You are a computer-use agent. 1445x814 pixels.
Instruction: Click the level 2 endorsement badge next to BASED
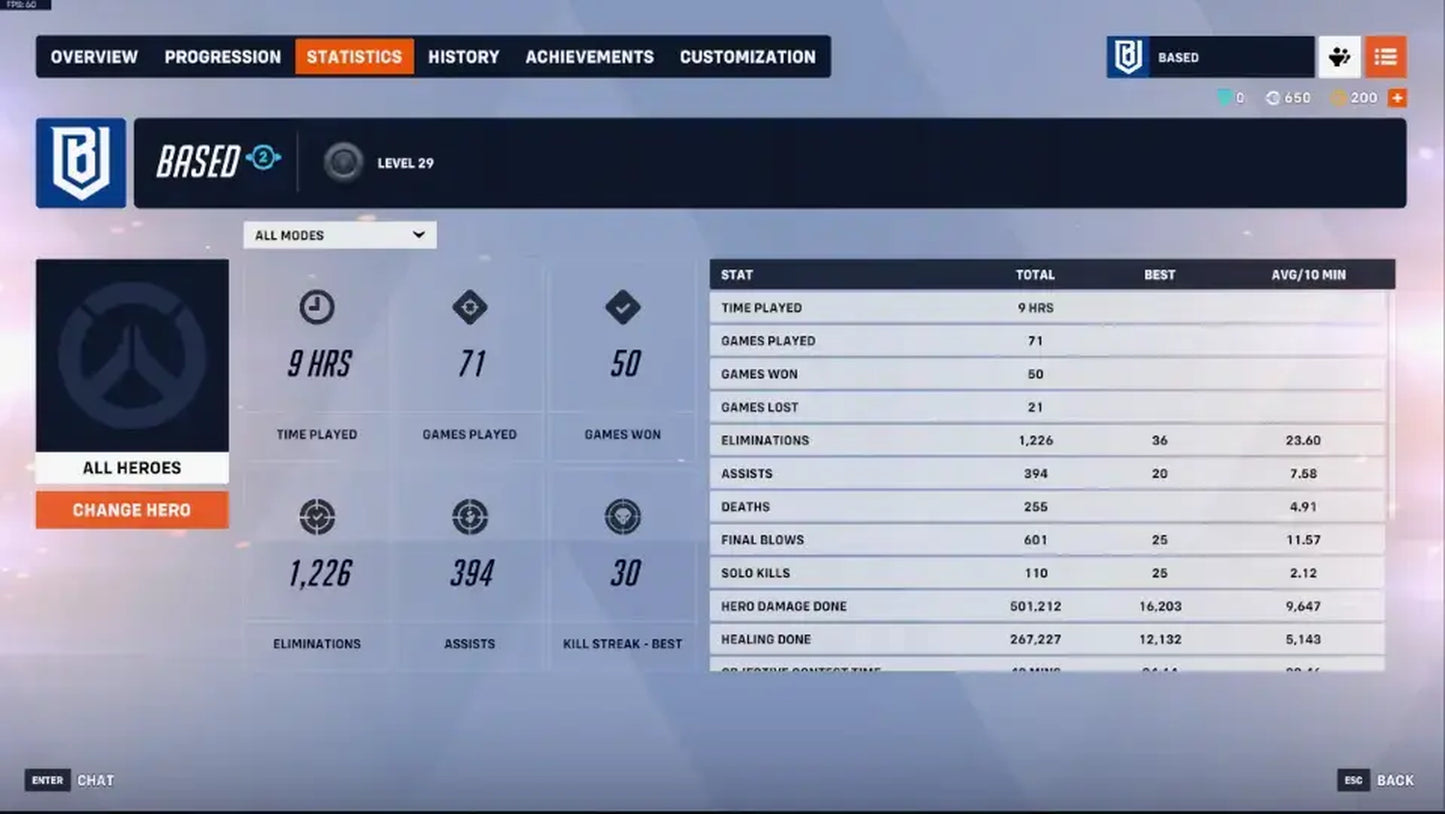(262, 160)
